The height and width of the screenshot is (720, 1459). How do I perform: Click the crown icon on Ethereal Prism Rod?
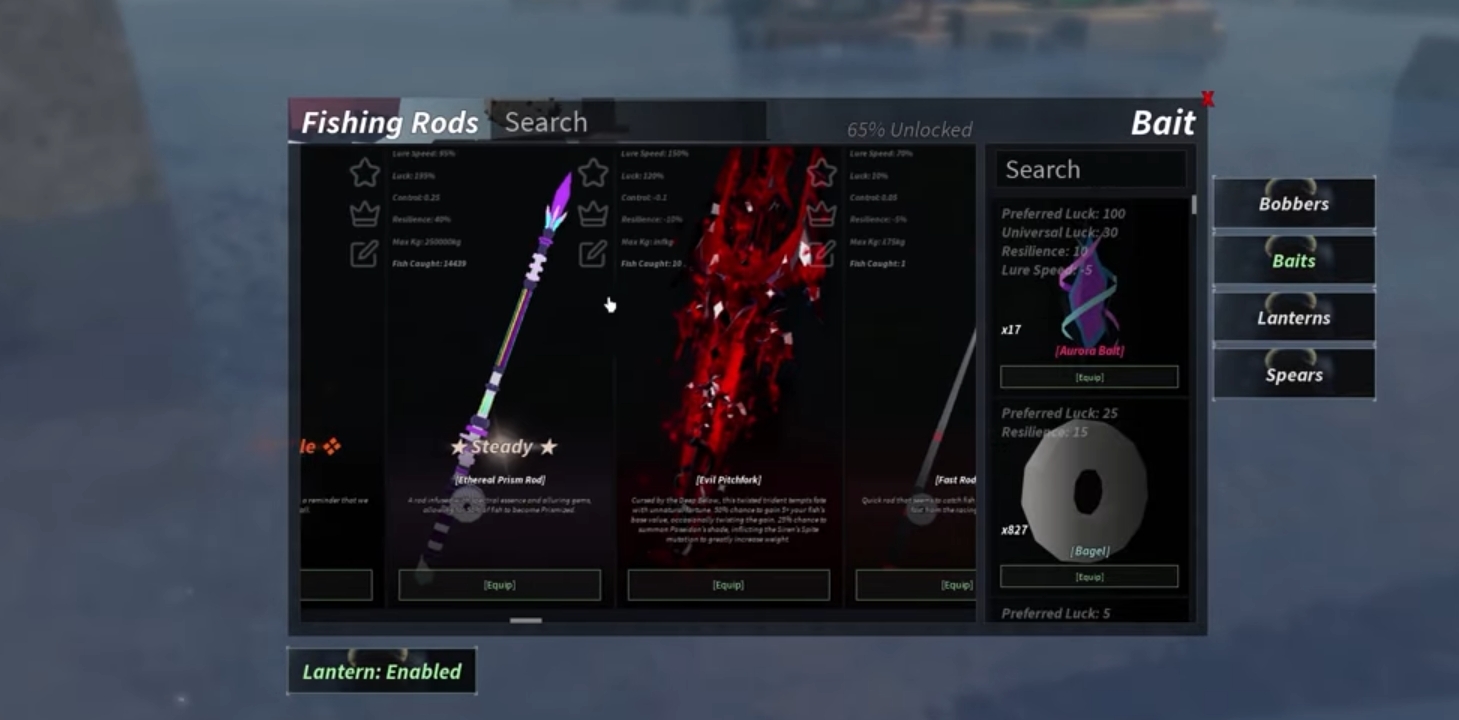tap(591, 212)
